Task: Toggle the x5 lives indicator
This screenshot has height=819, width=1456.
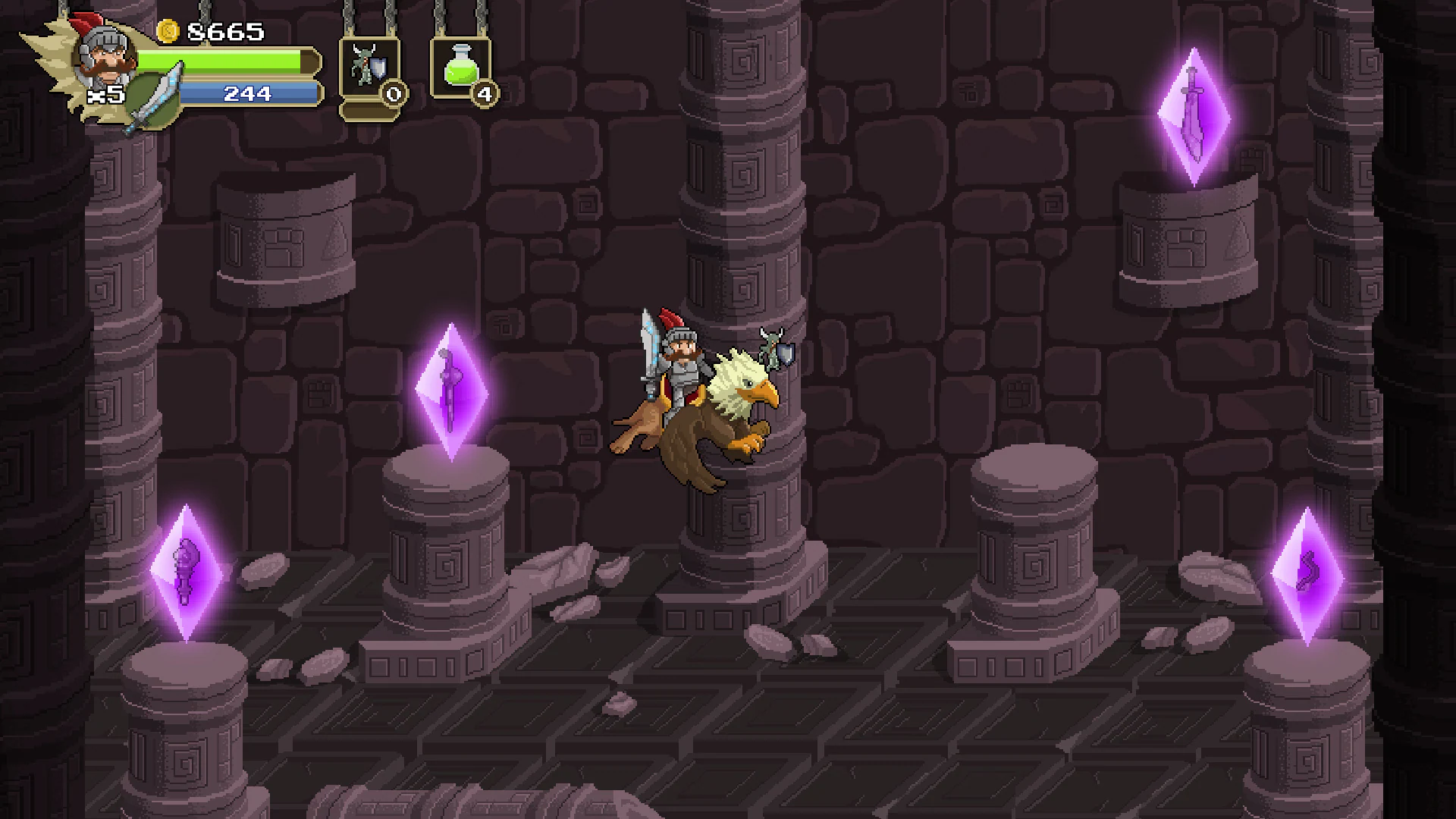Action: 106,95
